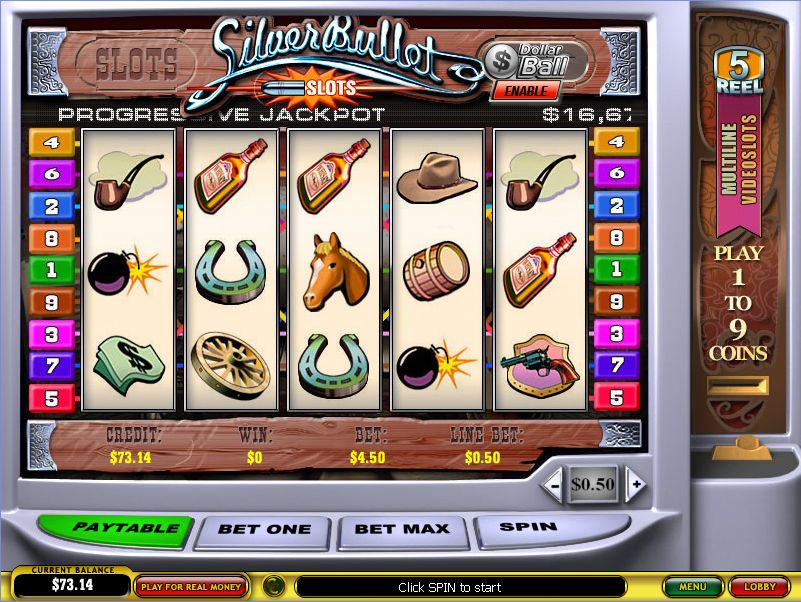Increase coin value with the plus arrow
Viewport: 801px width, 602px height.
click(634, 486)
